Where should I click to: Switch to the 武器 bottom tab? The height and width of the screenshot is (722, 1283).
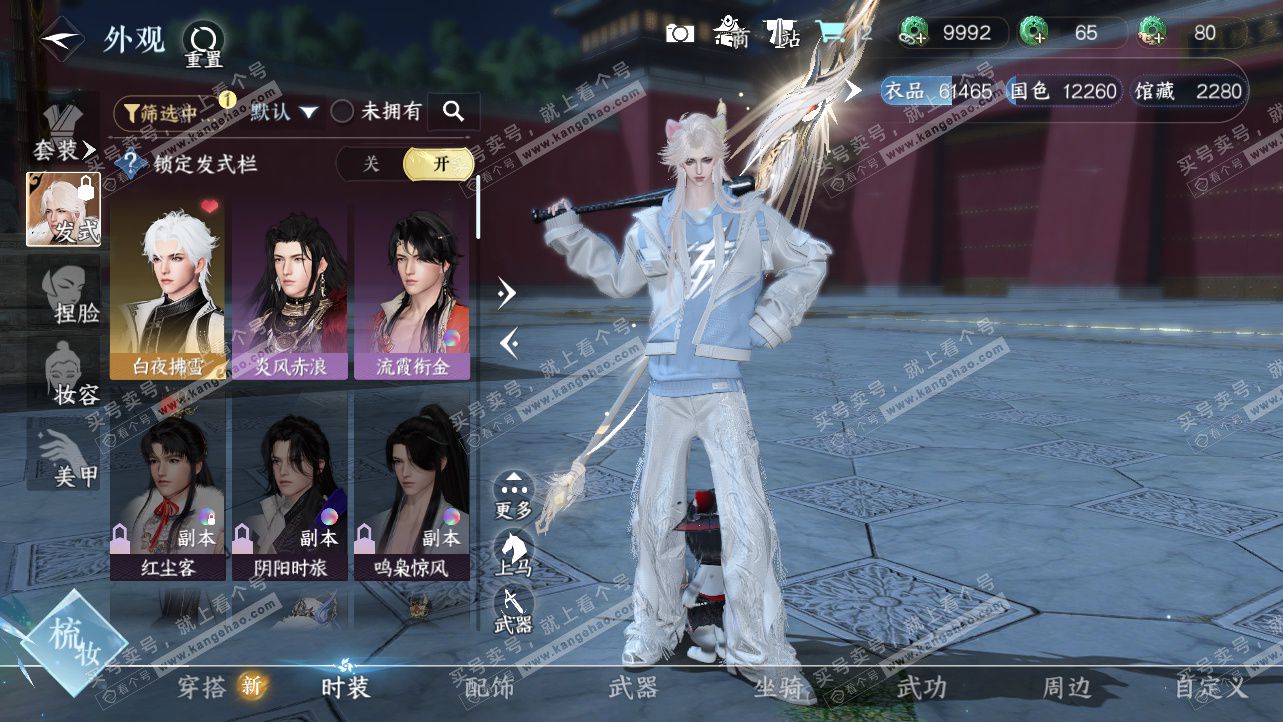point(633,688)
